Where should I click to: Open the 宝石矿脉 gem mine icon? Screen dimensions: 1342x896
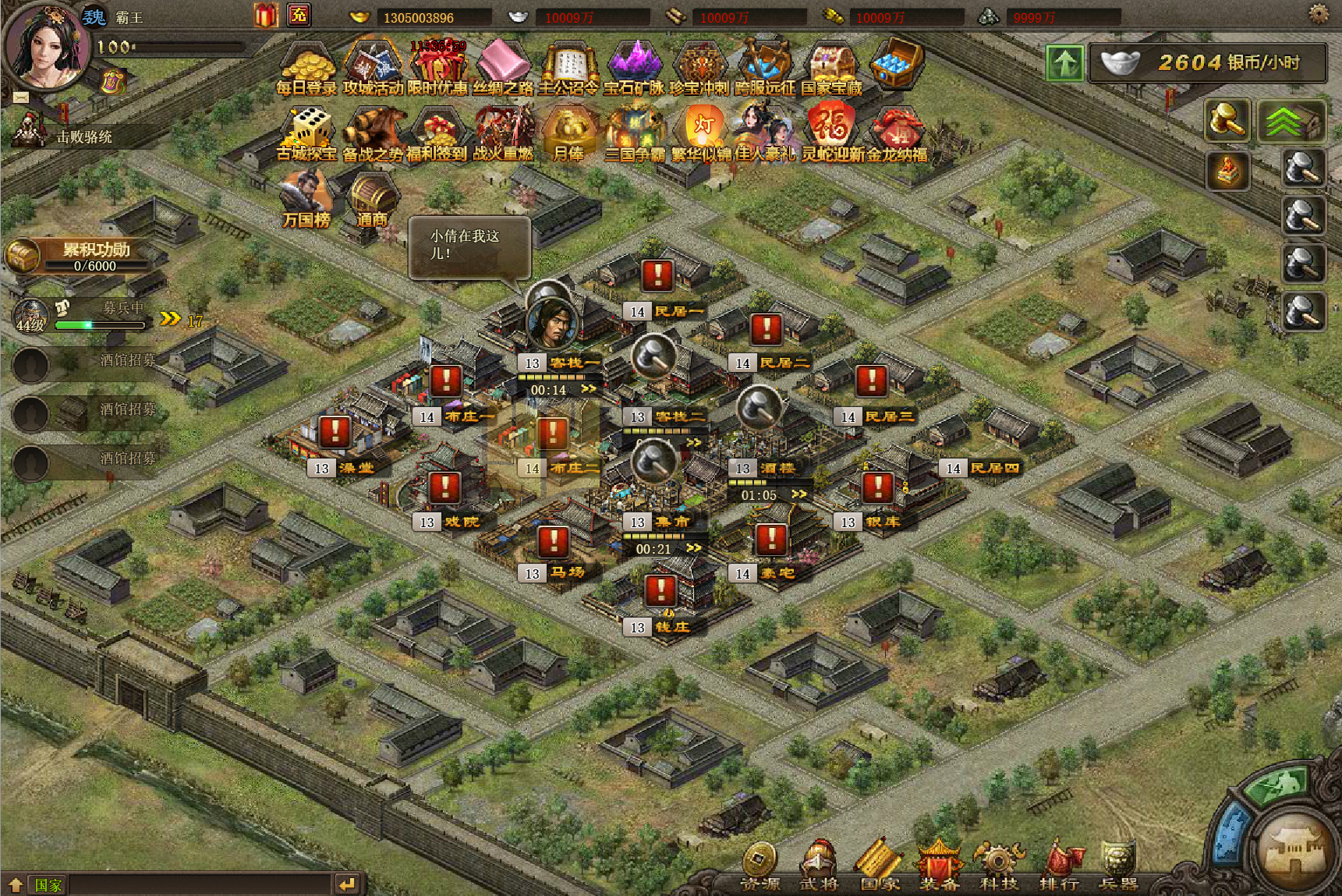(x=635, y=67)
